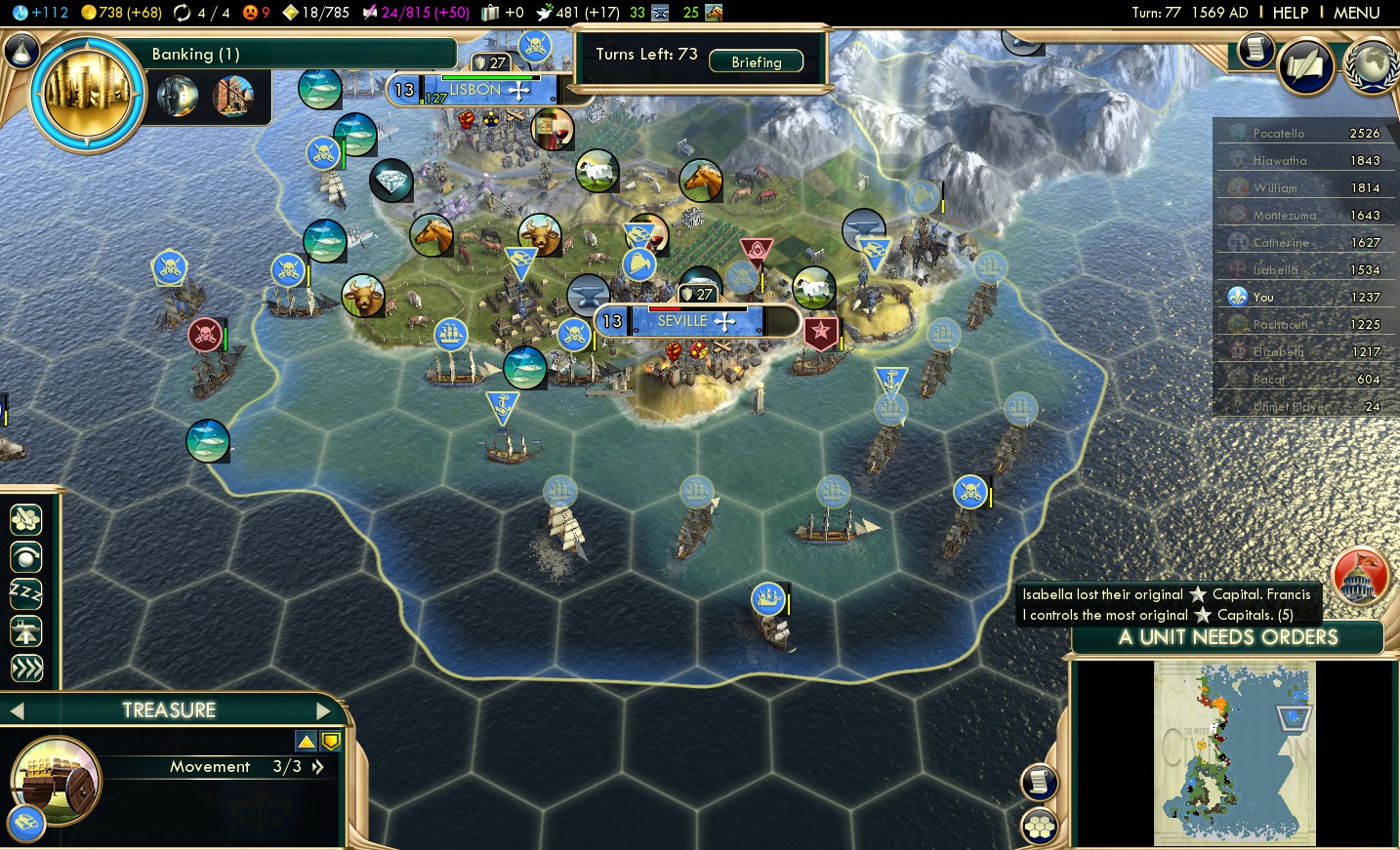
Task: Open the Lisbon city banner
Action: click(x=475, y=90)
